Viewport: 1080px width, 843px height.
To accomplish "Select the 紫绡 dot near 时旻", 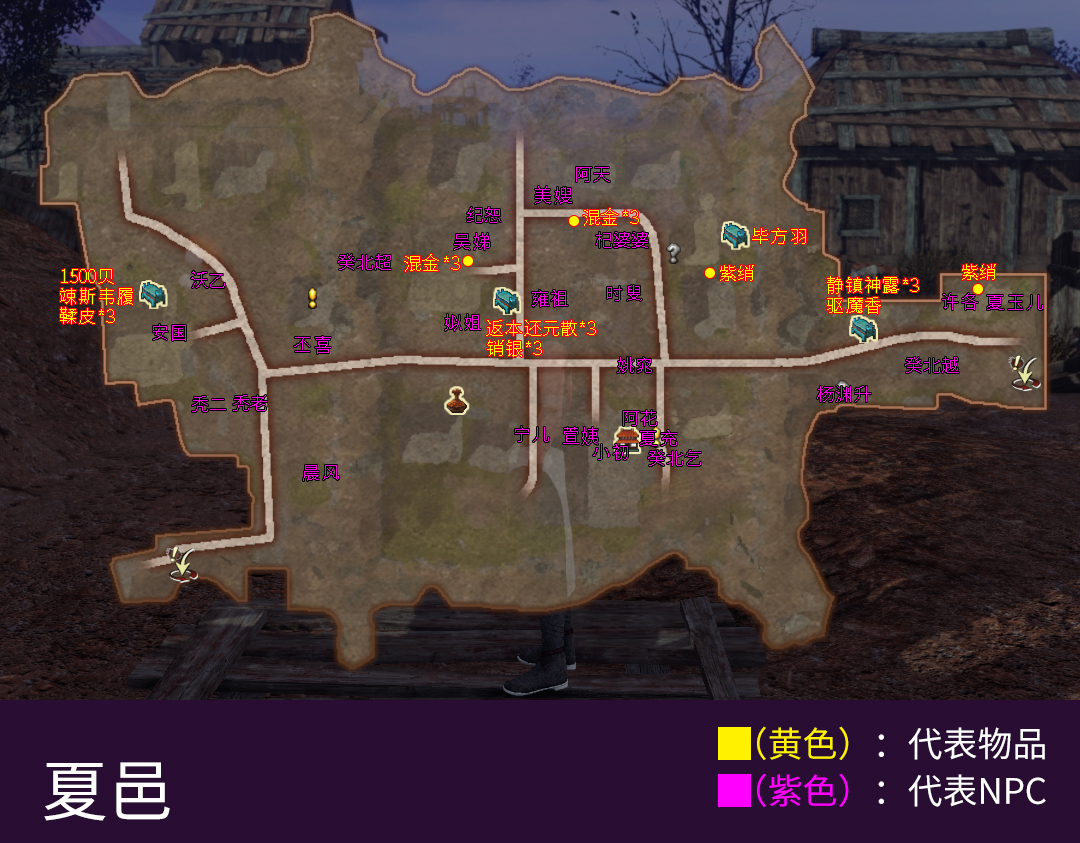I will click(710, 273).
